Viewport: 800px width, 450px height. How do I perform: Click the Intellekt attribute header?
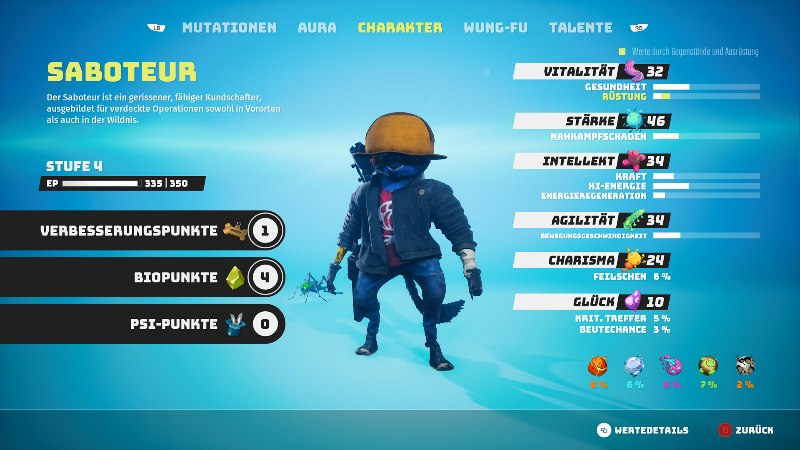(x=589, y=161)
